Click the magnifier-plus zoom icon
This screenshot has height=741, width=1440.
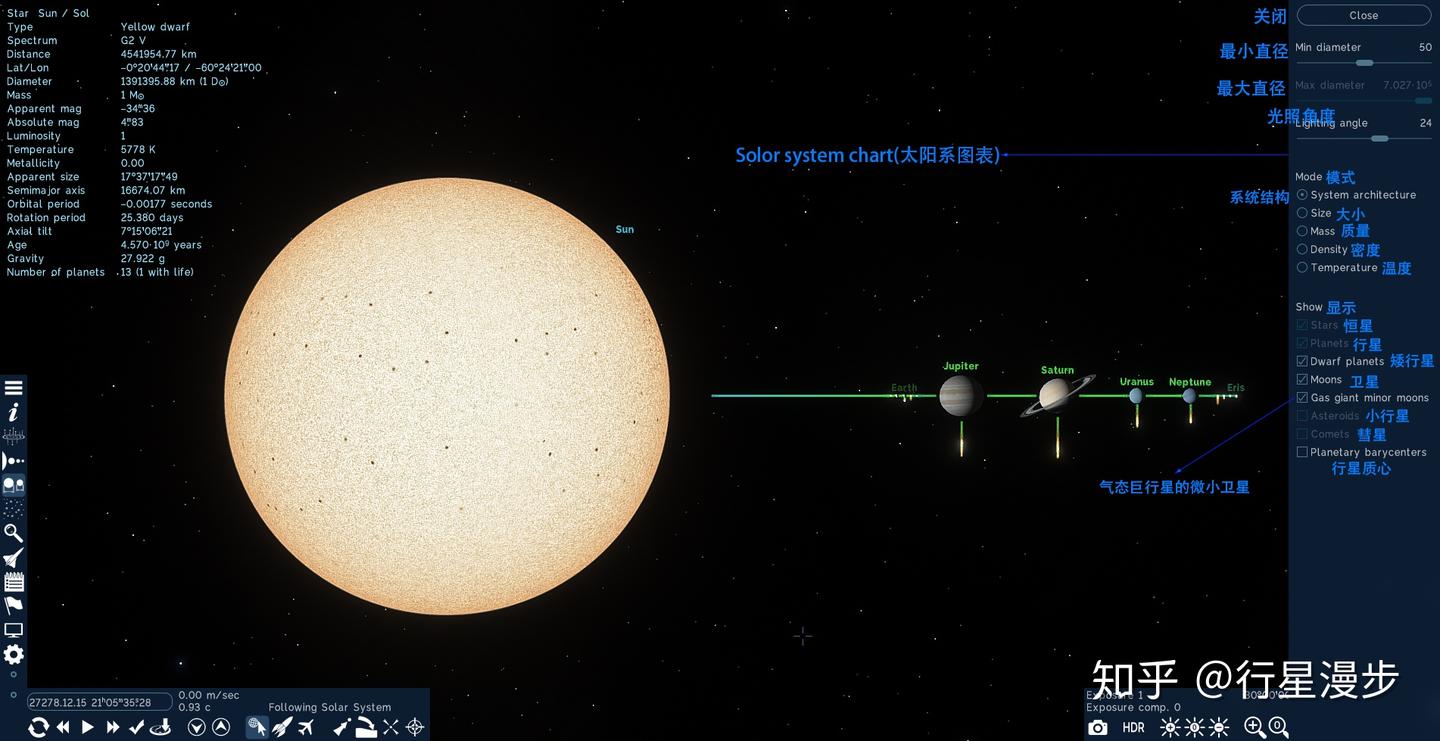click(1253, 728)
